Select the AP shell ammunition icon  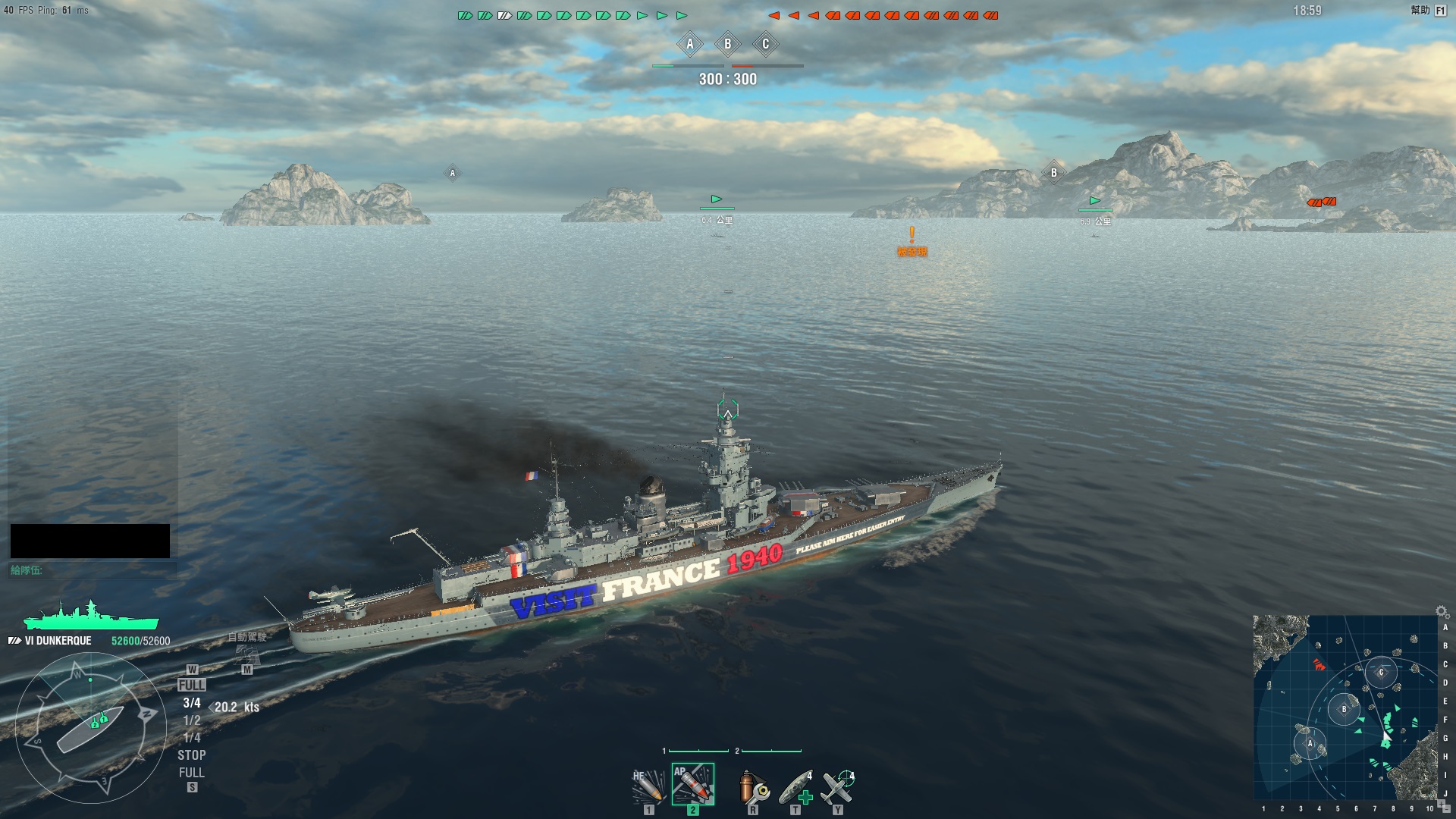tap(692, 784)
